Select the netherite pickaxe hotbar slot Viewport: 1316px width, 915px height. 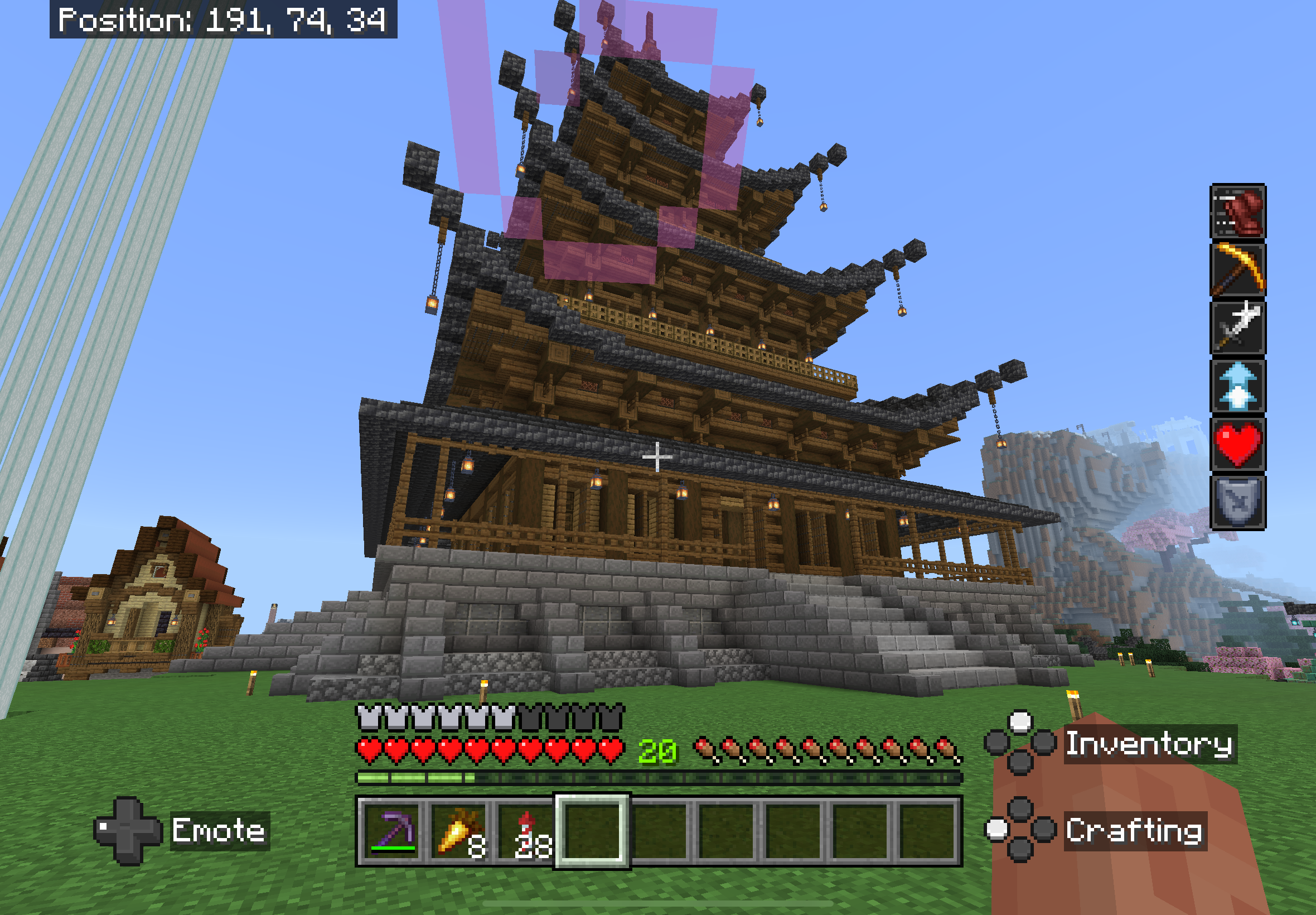(x=392, y=831)
